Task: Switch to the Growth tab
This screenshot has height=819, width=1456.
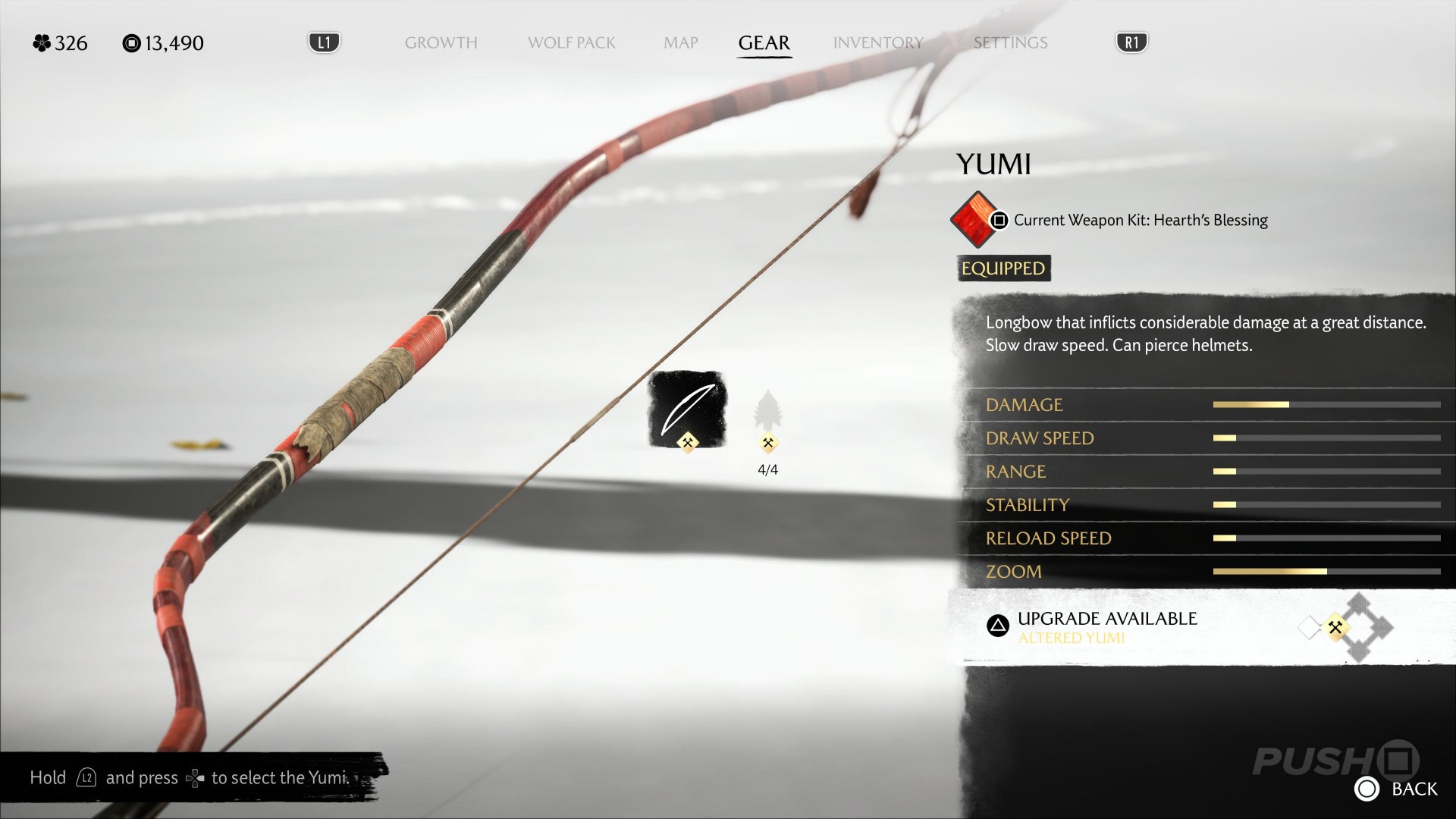Action: (x=441, y=43)
